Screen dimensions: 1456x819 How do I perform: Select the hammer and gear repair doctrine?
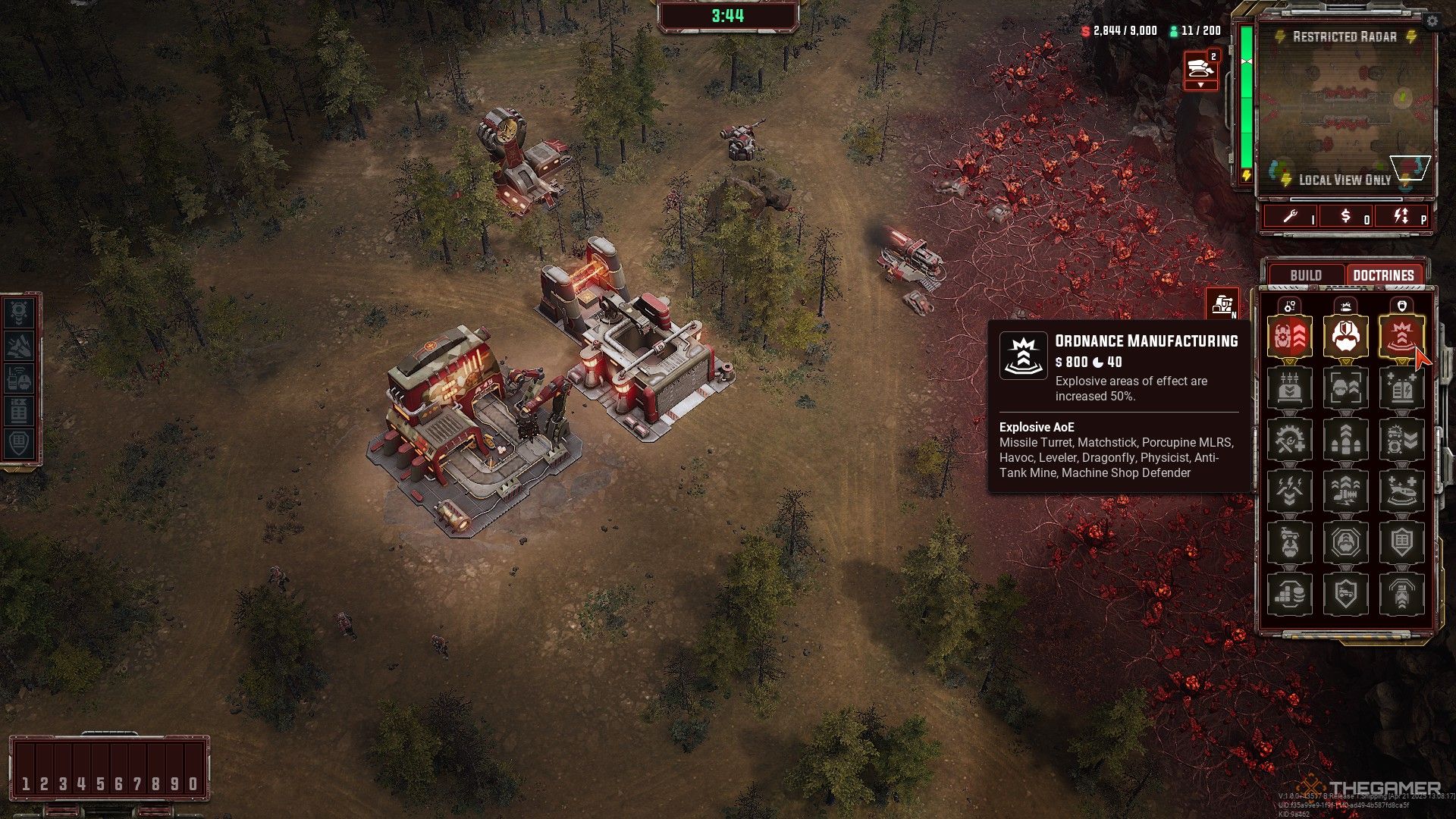(1289, 440)
